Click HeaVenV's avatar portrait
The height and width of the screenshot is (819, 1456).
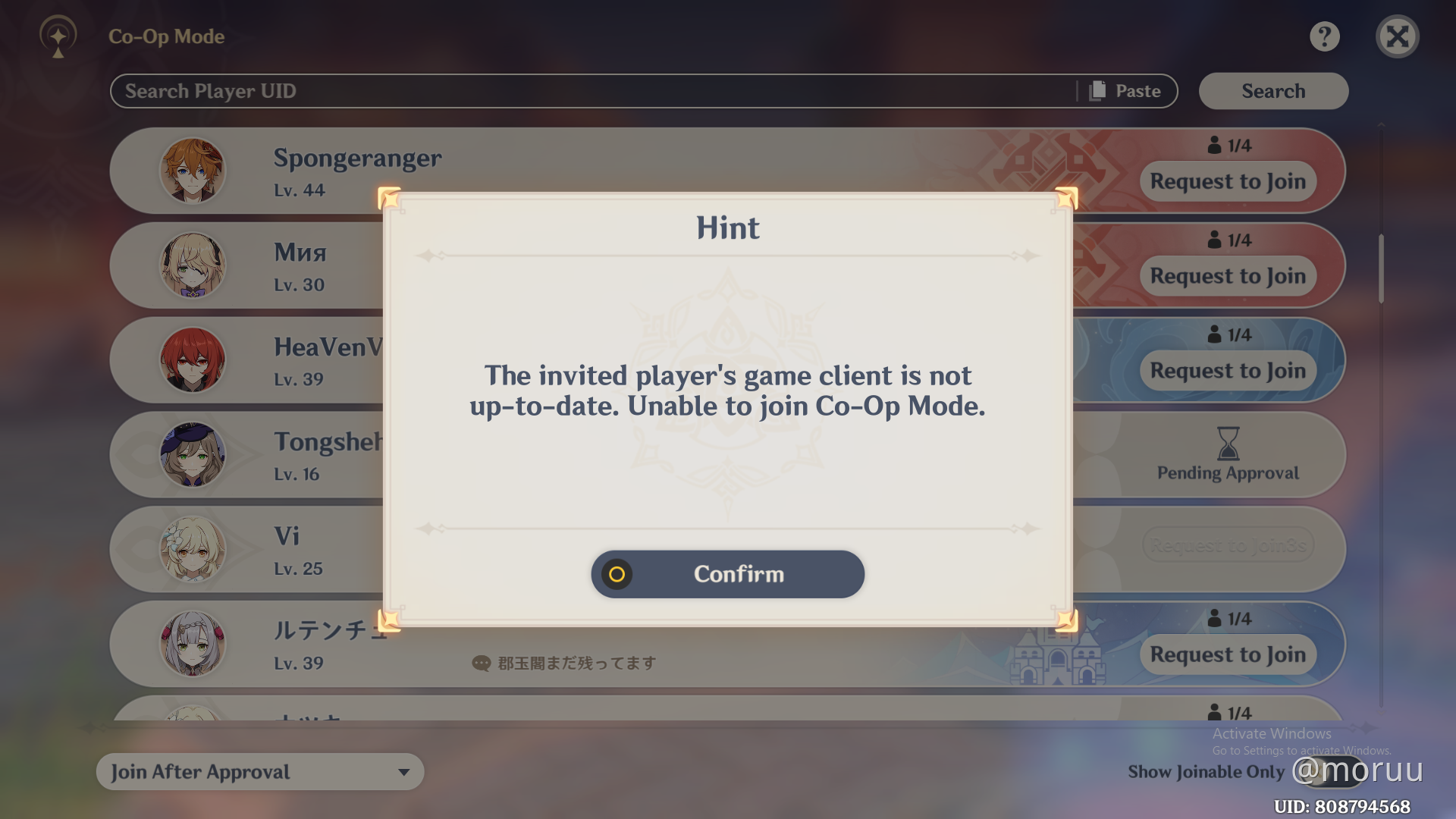193,360
